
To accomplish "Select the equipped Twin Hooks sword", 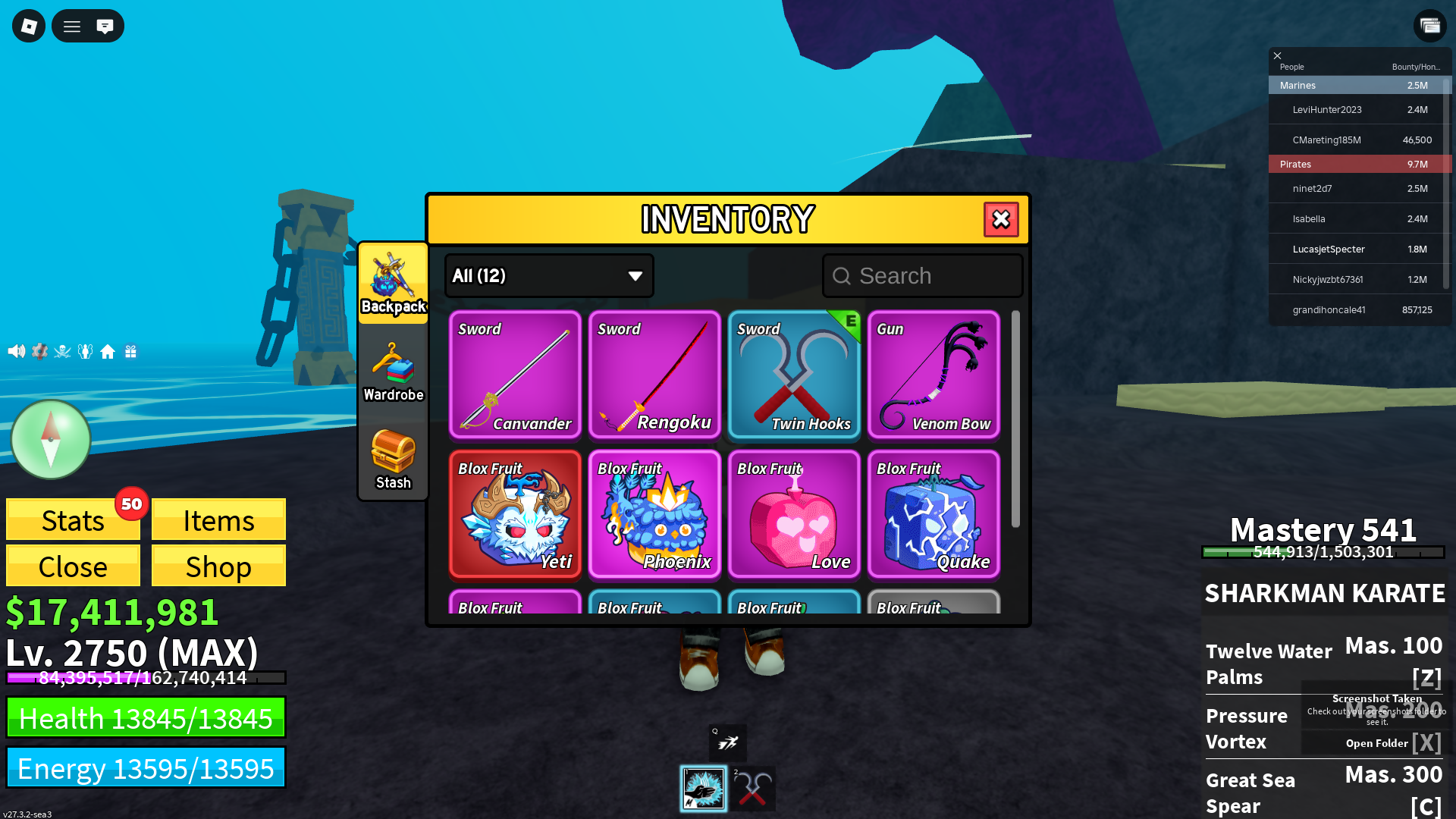I will point(794,375).
